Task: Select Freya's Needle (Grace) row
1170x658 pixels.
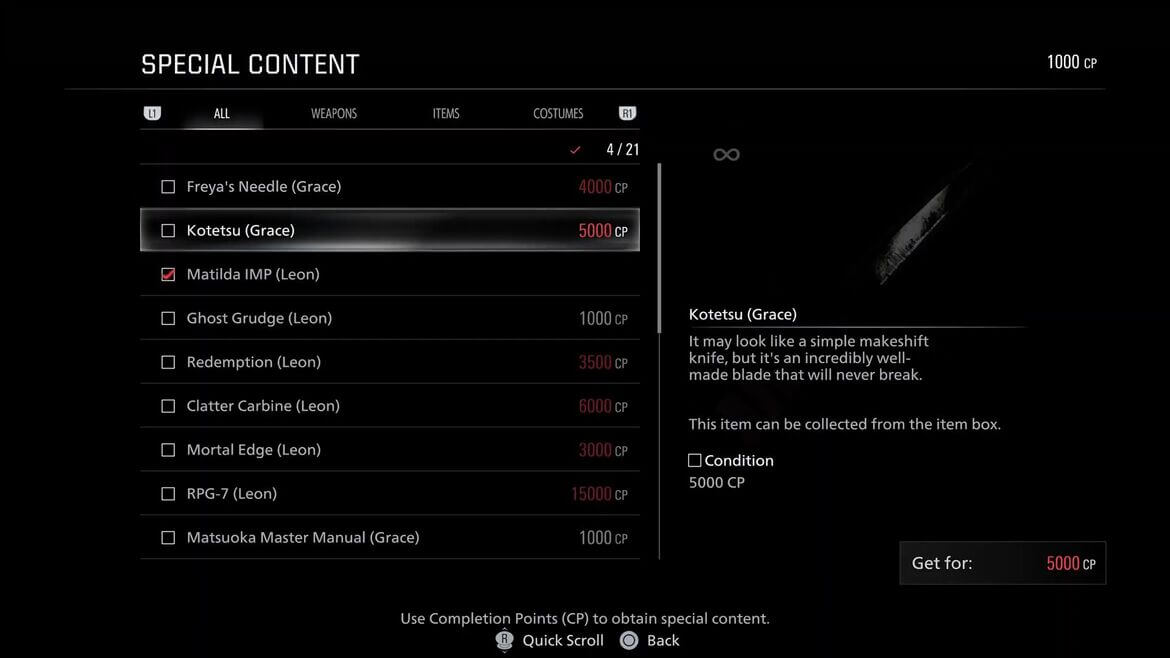Action: tap(390, 187)
